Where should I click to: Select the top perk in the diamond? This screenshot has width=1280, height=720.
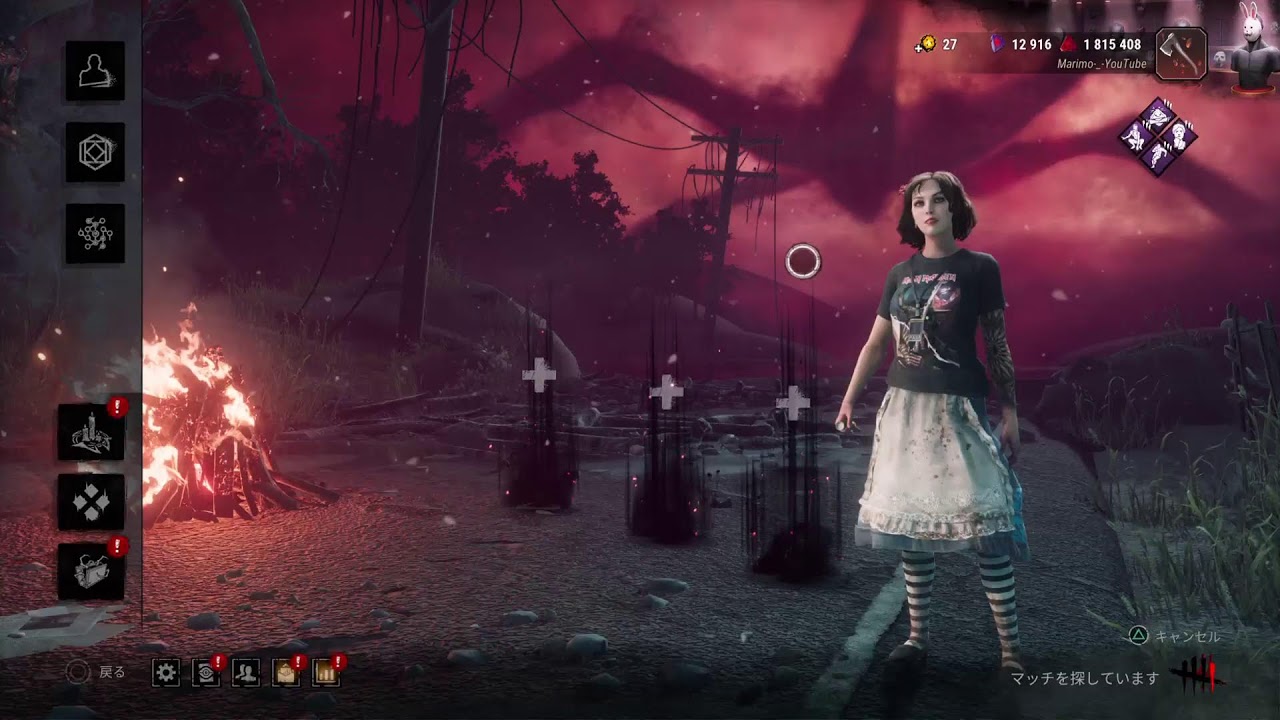pyautogui.click(x=1158, y=115)
